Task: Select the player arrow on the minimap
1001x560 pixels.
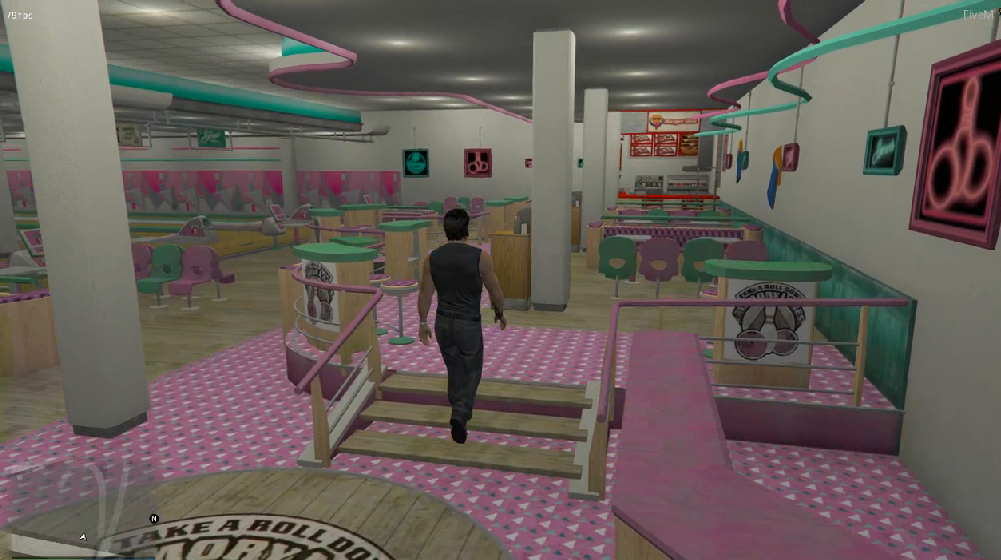Action: pyautogui.click(x=83, y=537)
